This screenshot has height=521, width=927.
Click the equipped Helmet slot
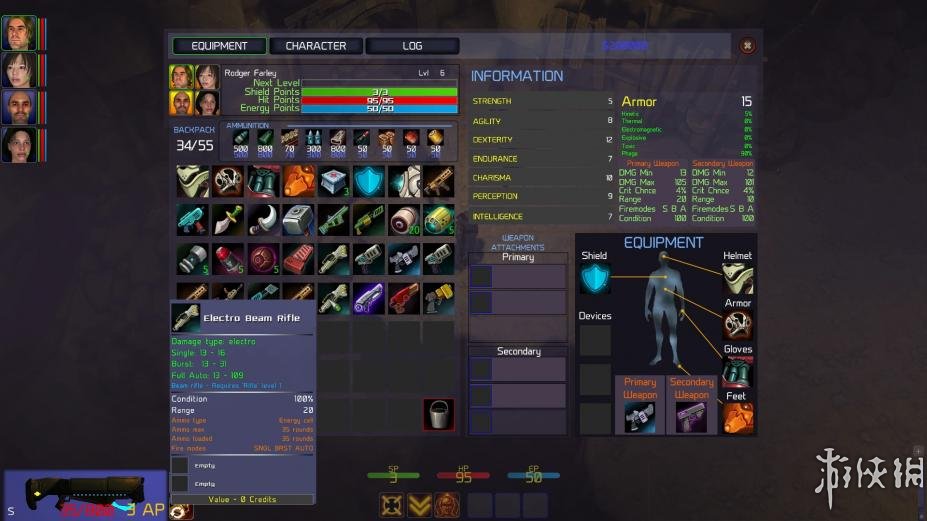point(738,278)
